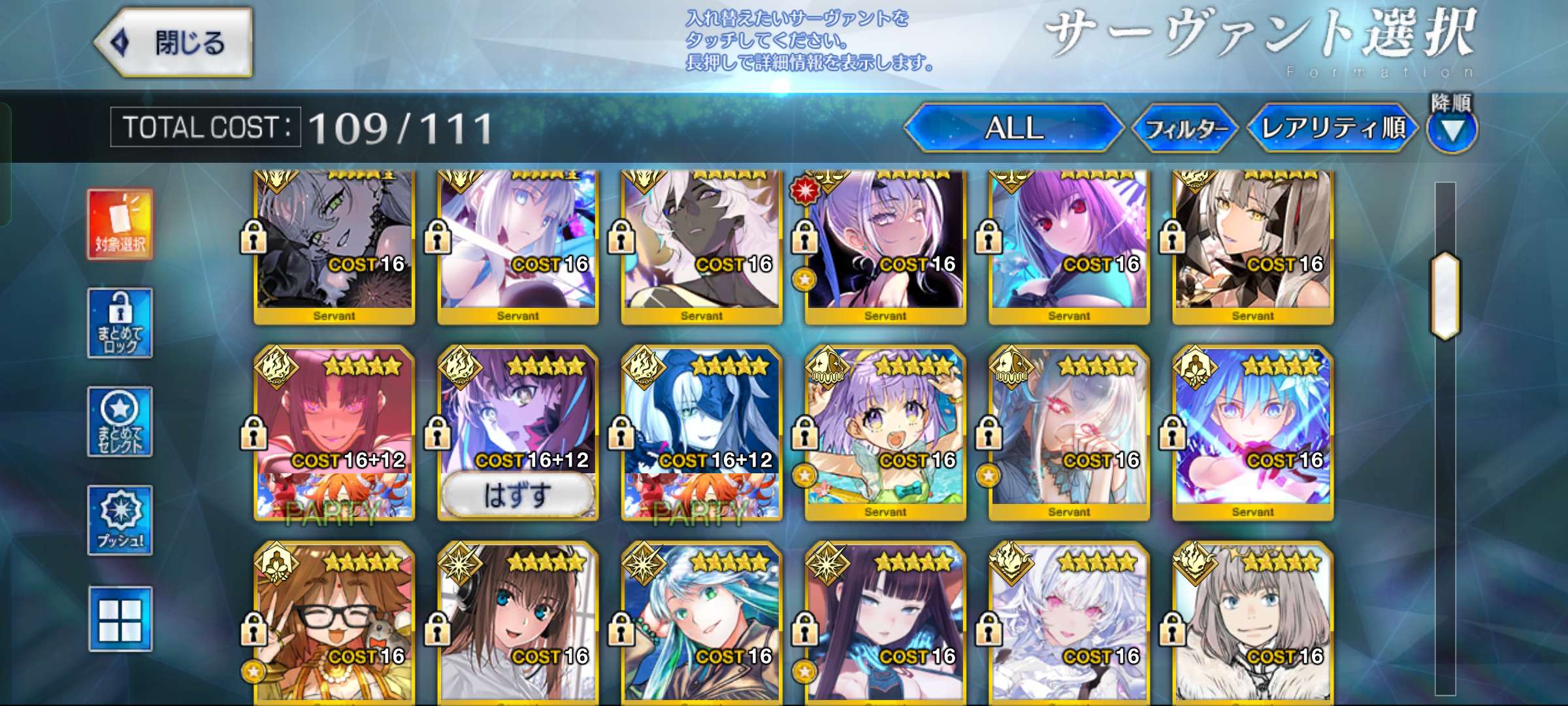Screen dimensions: 1568x706
Task: Open the ALL class filter
Action: point(1013,128)
